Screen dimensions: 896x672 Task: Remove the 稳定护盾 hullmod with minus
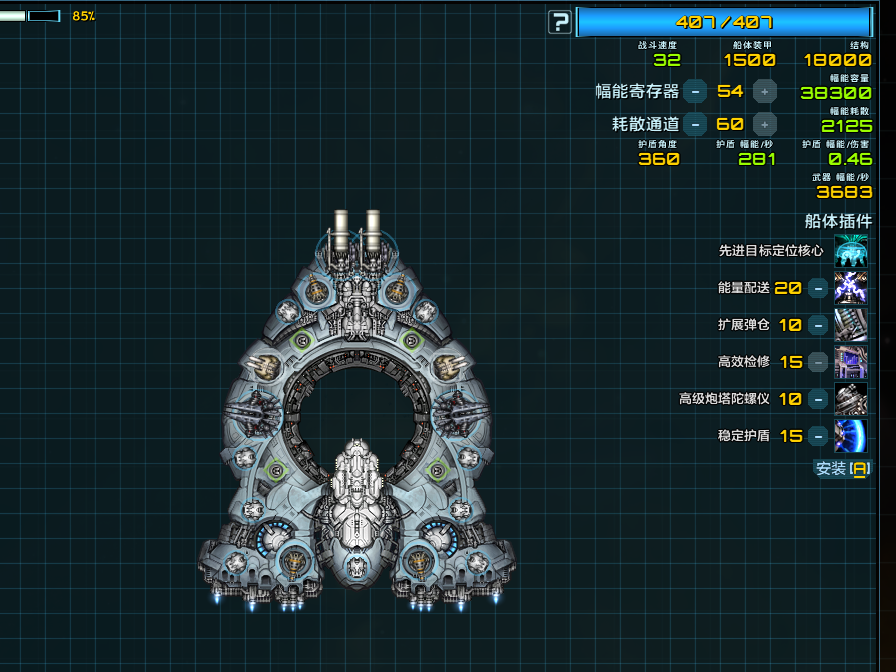(817, 436)
